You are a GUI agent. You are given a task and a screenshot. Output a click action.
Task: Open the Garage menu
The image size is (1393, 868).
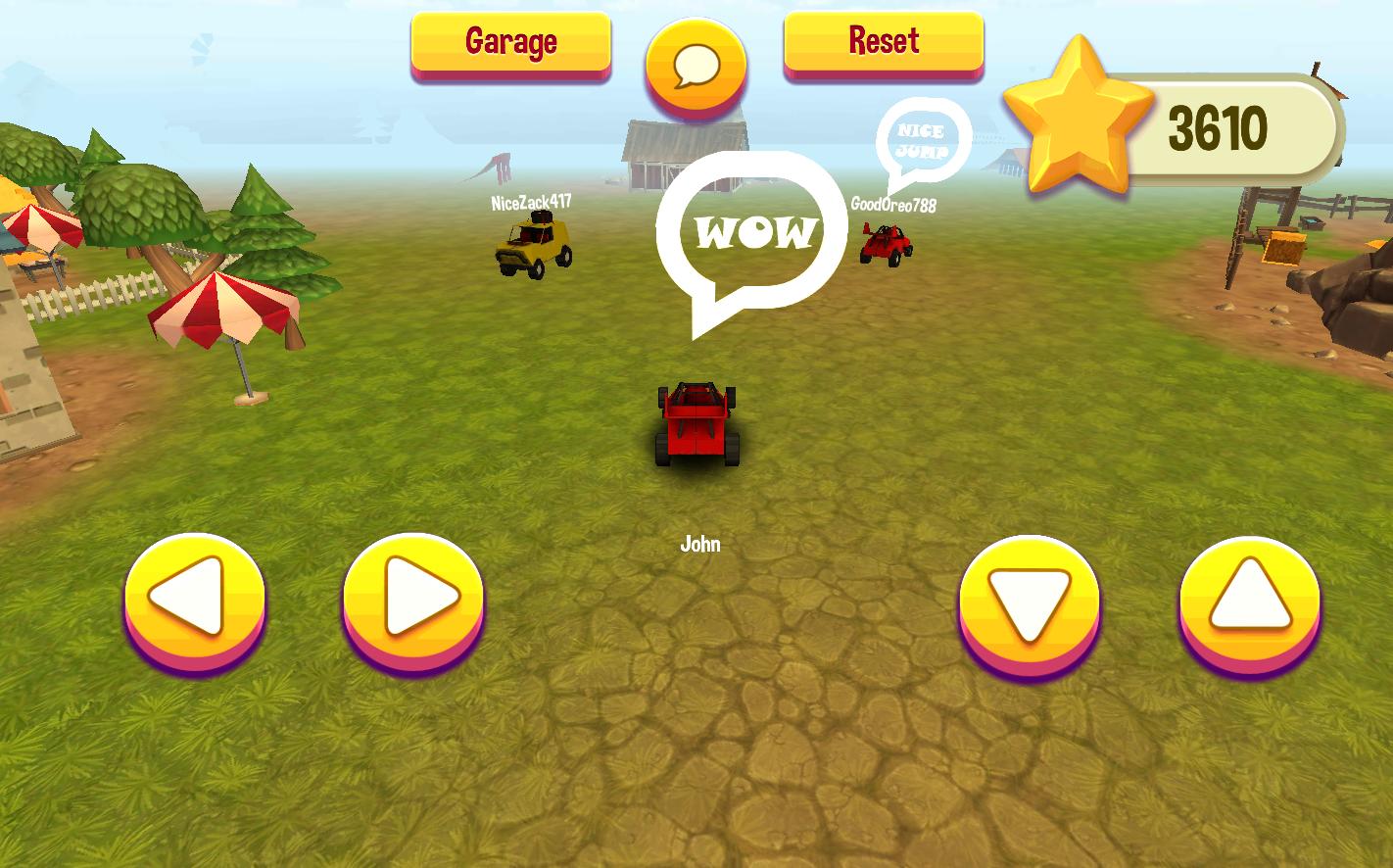[510, 41]
